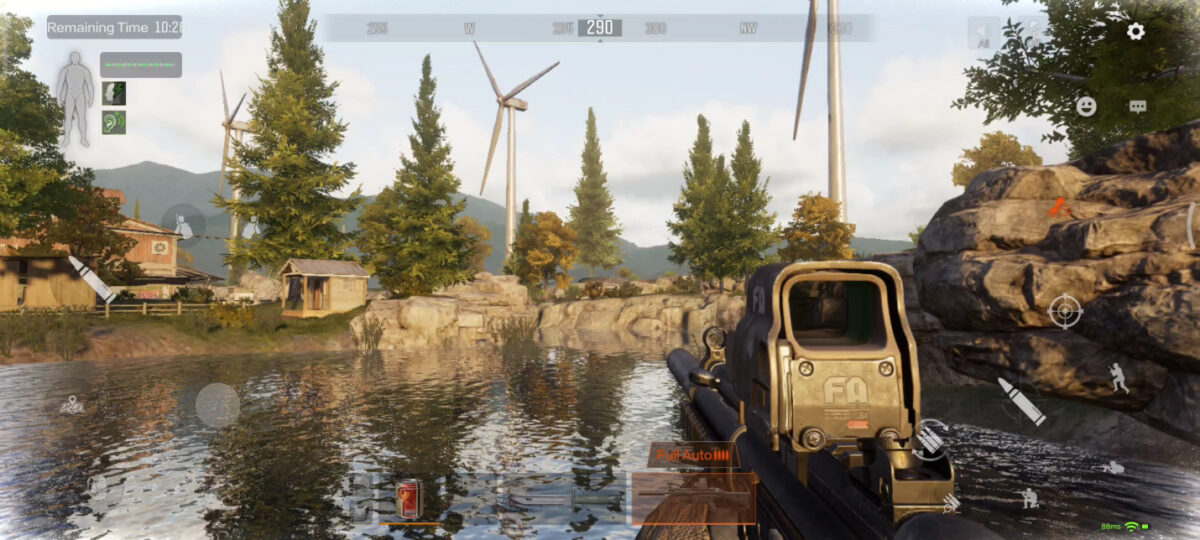Select the equipped rifle weapon slot
The width and height of the screenshot is (1200, 540).
pos(693,497)
